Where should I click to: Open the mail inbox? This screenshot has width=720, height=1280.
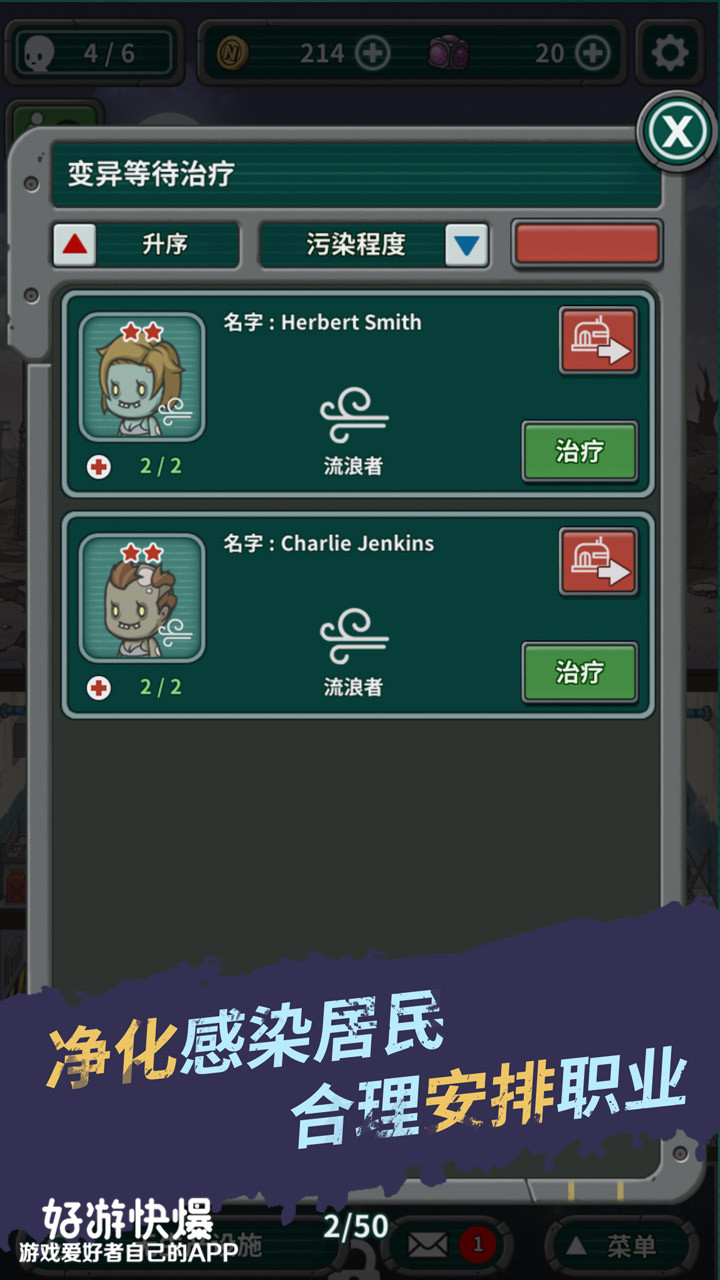(x=430, y=1245)
